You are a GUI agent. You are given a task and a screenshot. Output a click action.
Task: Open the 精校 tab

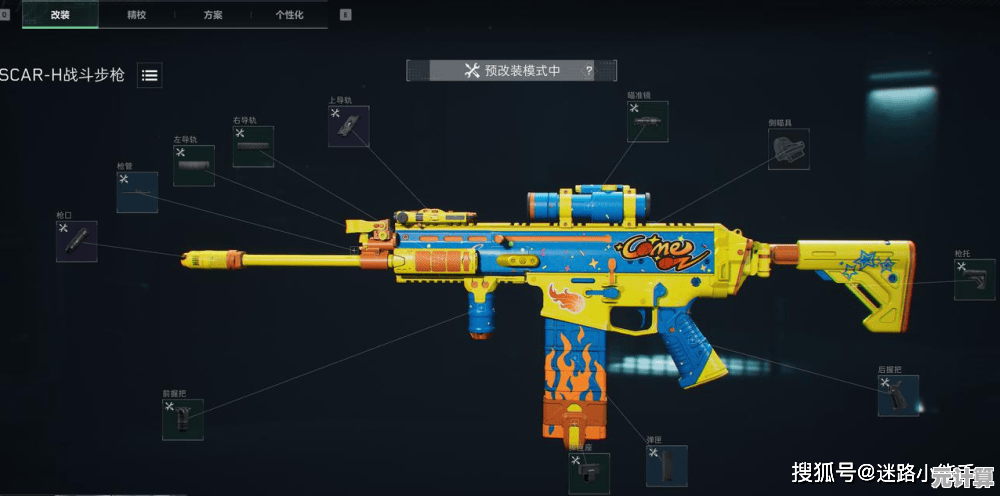click(x=137, y=15)
